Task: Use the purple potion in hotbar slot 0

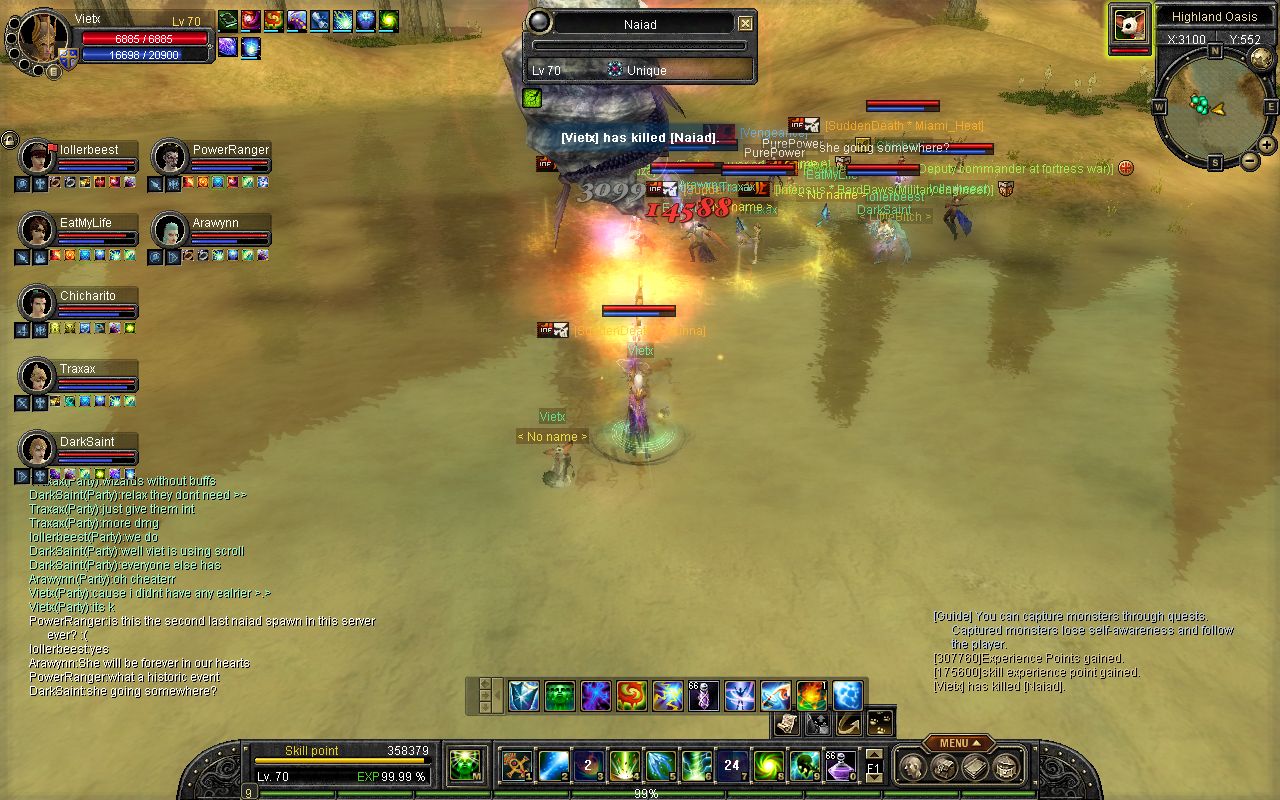Action: click(839, 766)
